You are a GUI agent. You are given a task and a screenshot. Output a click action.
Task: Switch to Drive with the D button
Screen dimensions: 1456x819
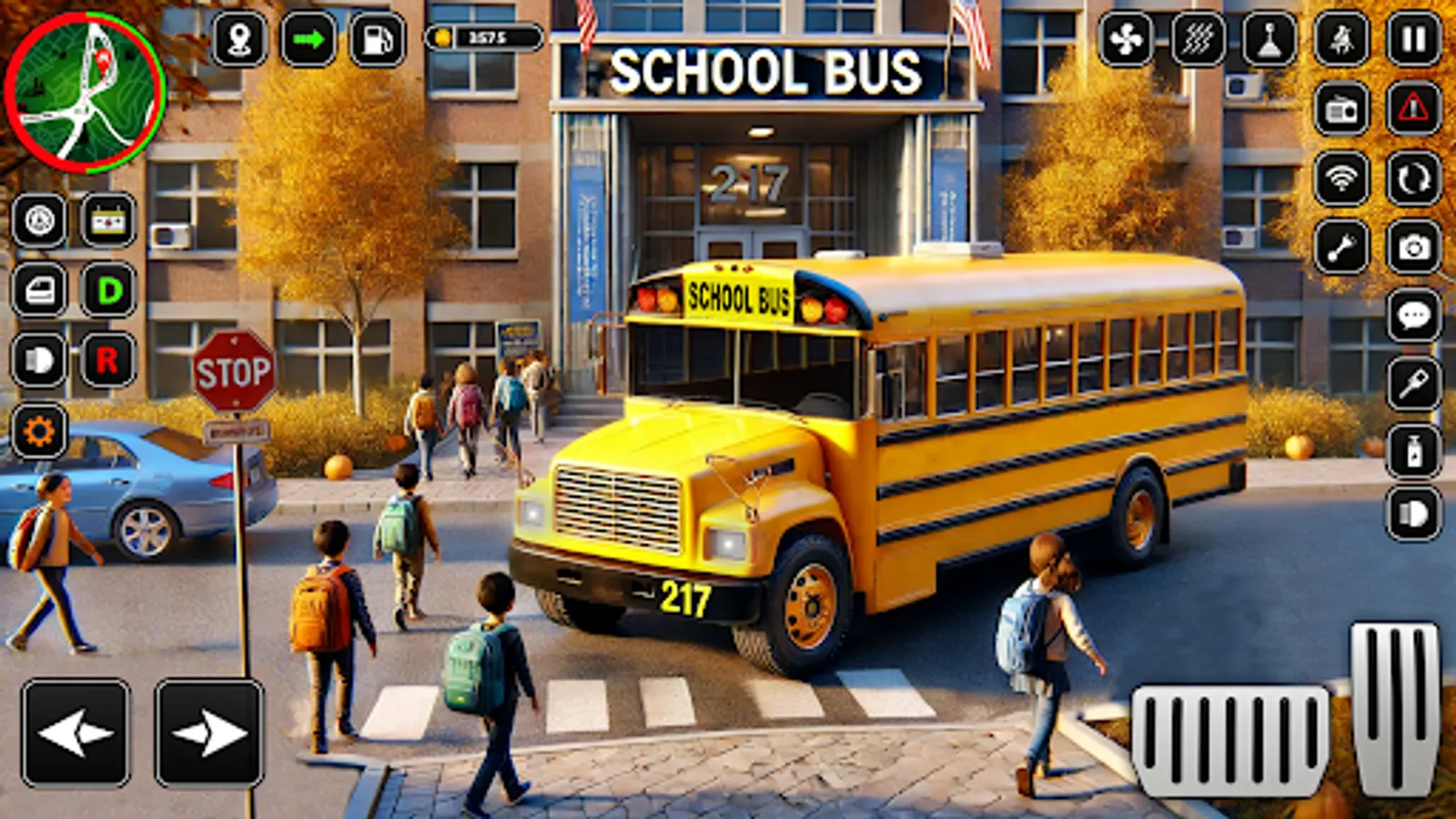tap(107, 288)
